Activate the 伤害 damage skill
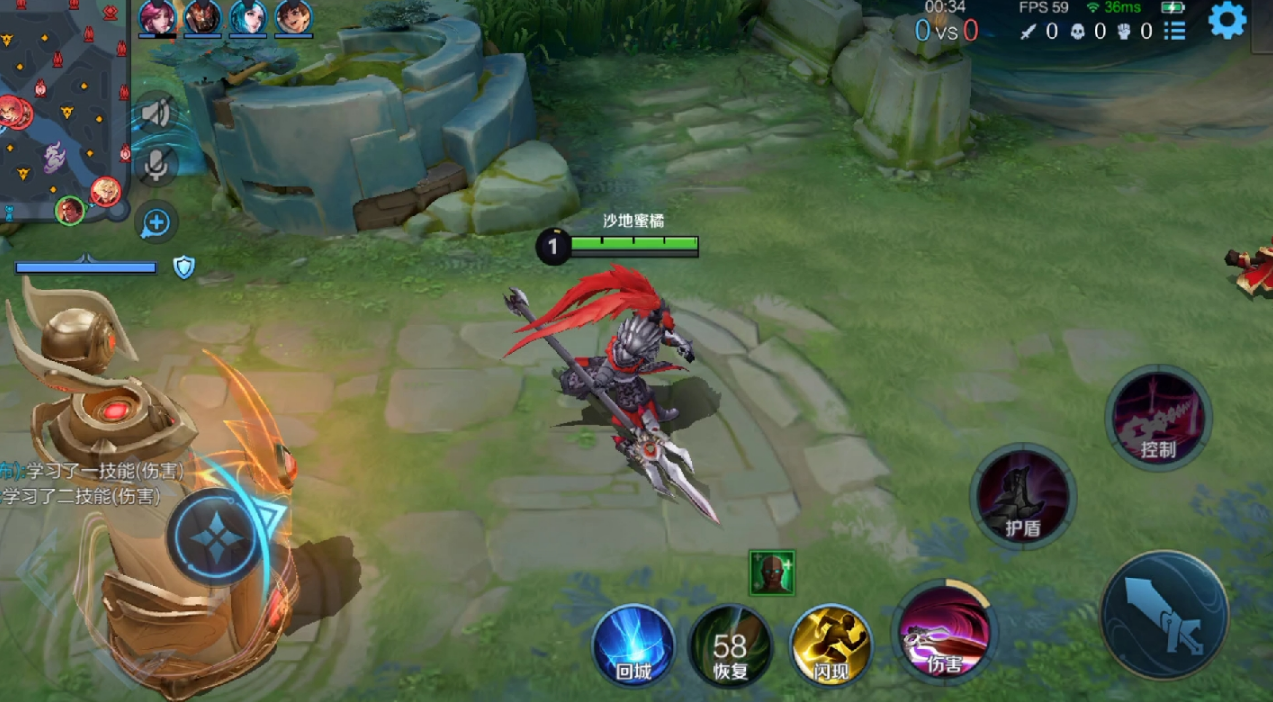Screen dimensions: 1273x702 tap(943, 632)
